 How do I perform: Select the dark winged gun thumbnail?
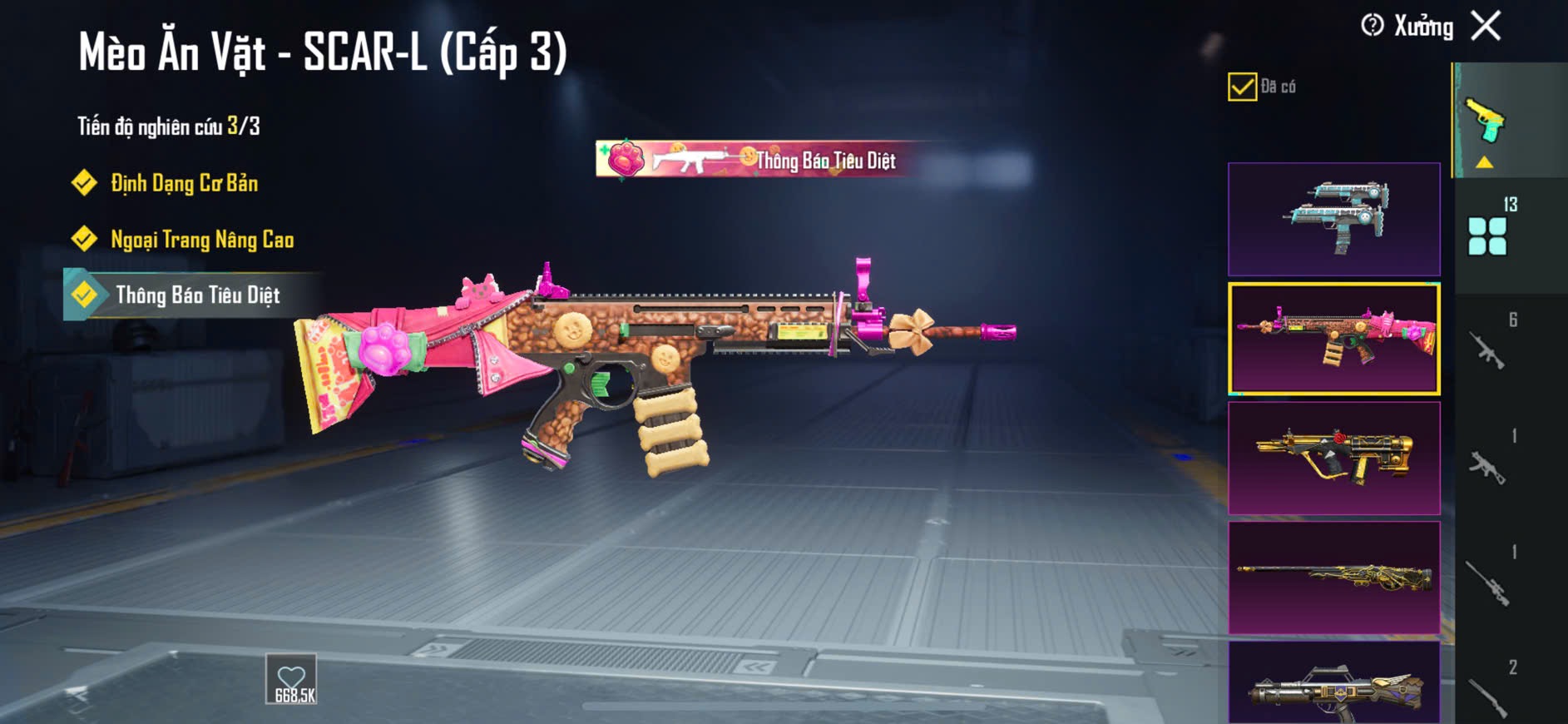point(1333,684)
